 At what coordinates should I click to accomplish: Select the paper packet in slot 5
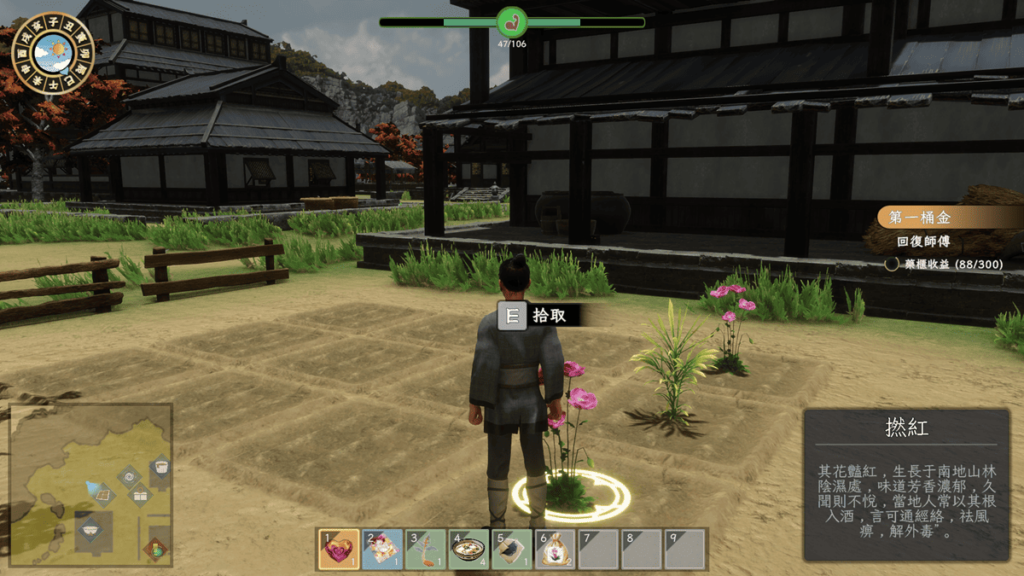coord(511,549)
